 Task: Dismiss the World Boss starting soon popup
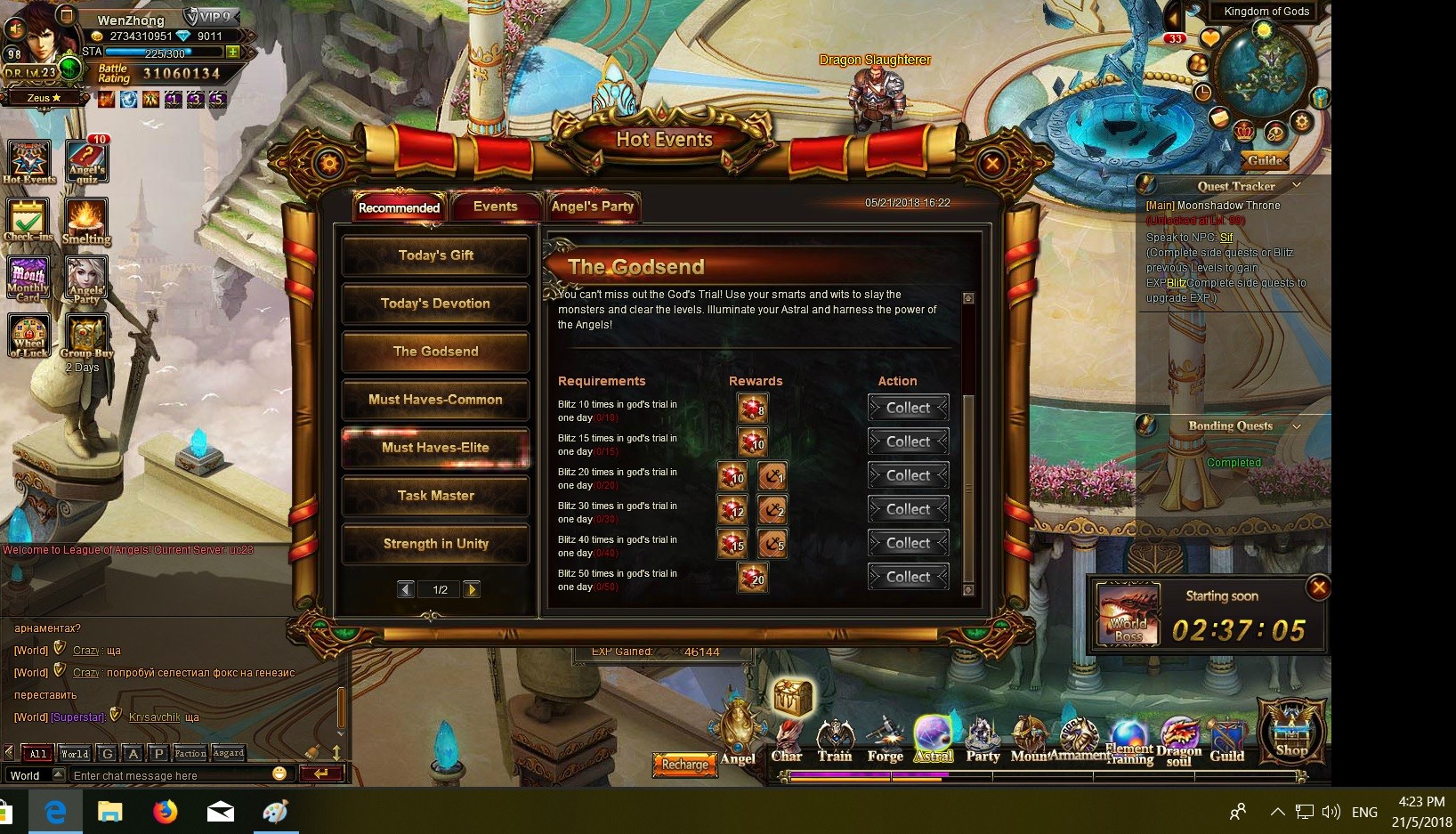tap(1319, 587)
